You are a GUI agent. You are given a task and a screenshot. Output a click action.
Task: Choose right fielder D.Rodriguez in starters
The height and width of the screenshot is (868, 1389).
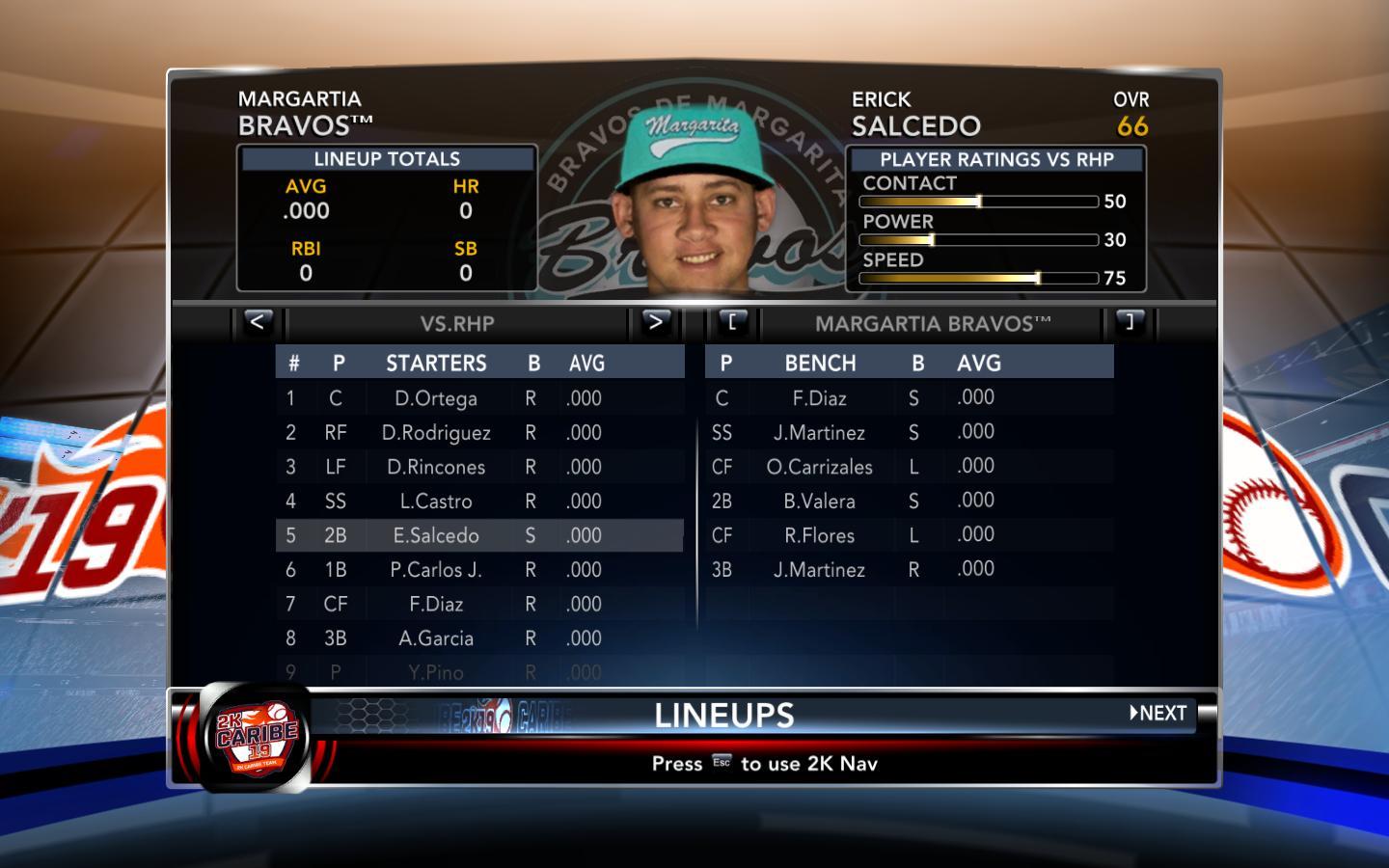pyautogui.click(x=436, y=433)
